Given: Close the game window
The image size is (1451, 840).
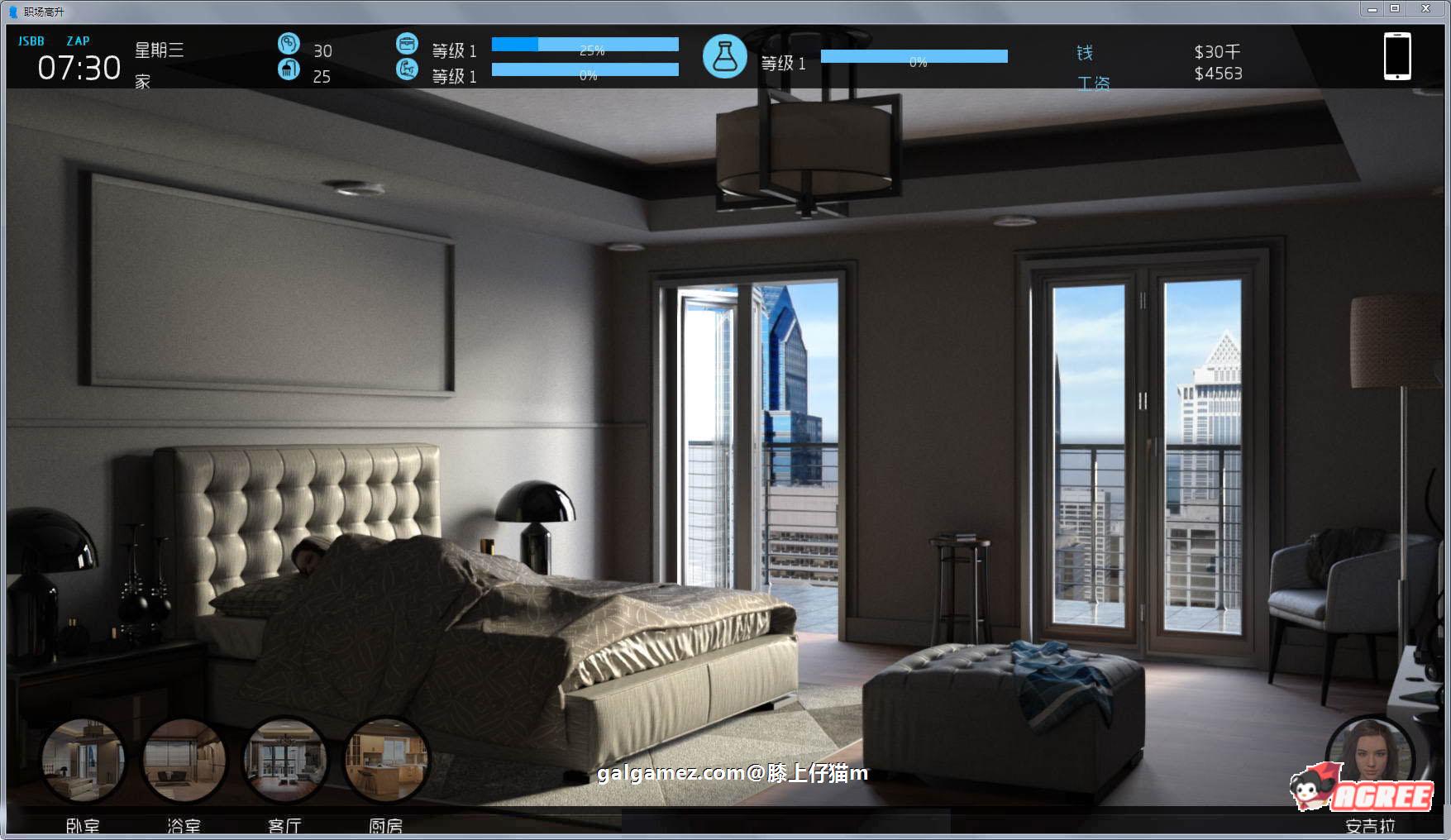Looking at the screenshot, I should click(x=1426, y=8).
